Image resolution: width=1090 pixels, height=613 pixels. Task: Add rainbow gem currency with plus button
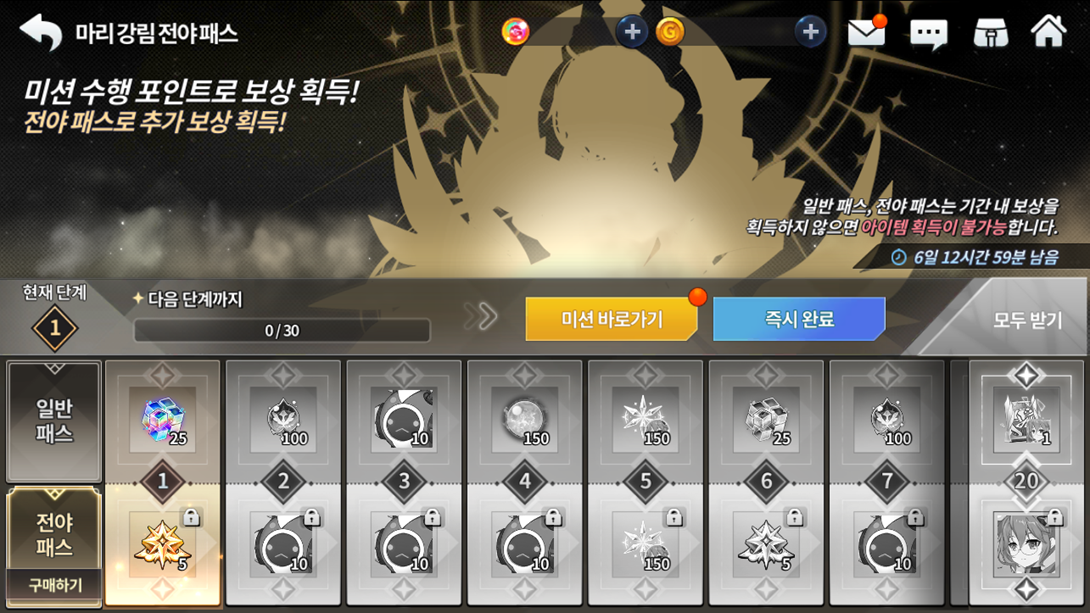631,32
